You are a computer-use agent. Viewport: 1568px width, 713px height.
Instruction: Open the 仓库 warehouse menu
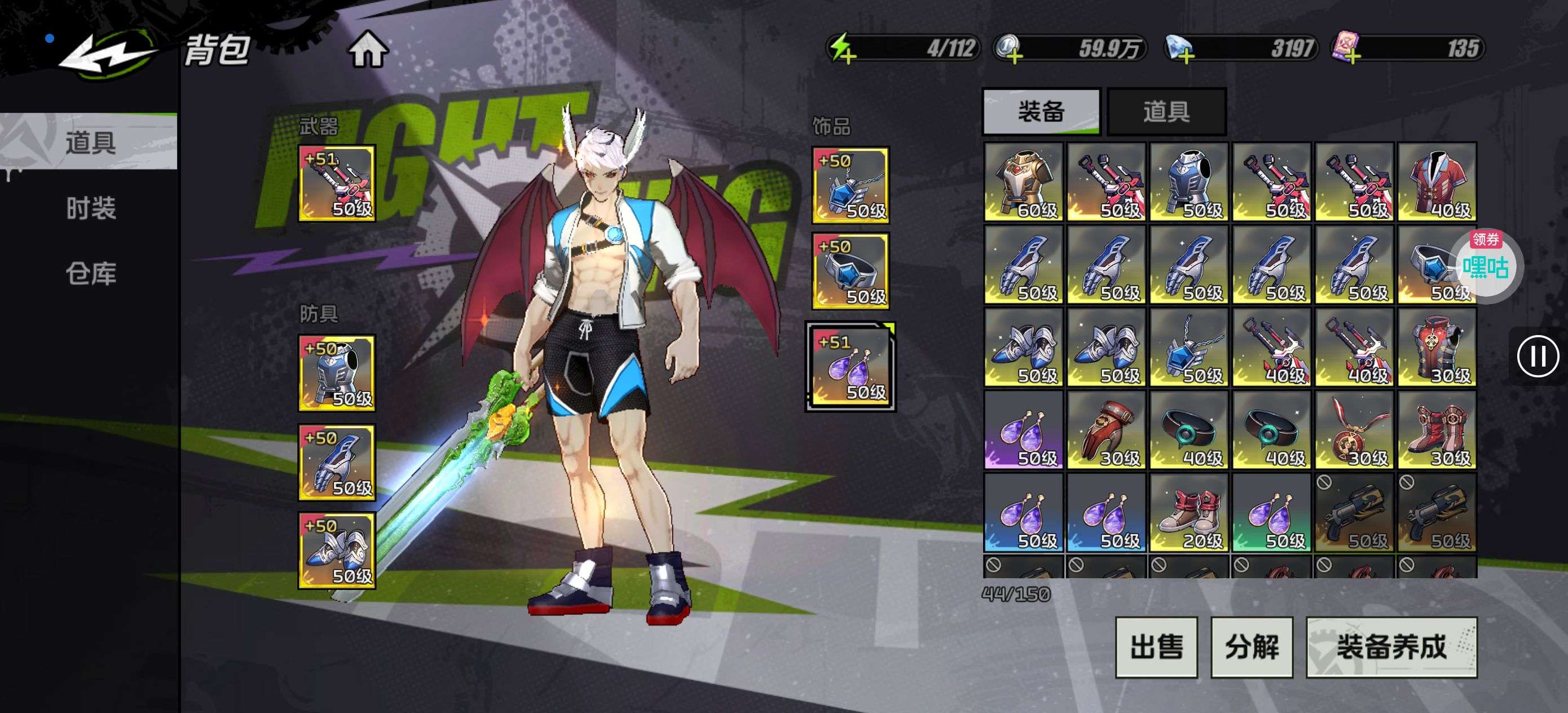[91, 274]
